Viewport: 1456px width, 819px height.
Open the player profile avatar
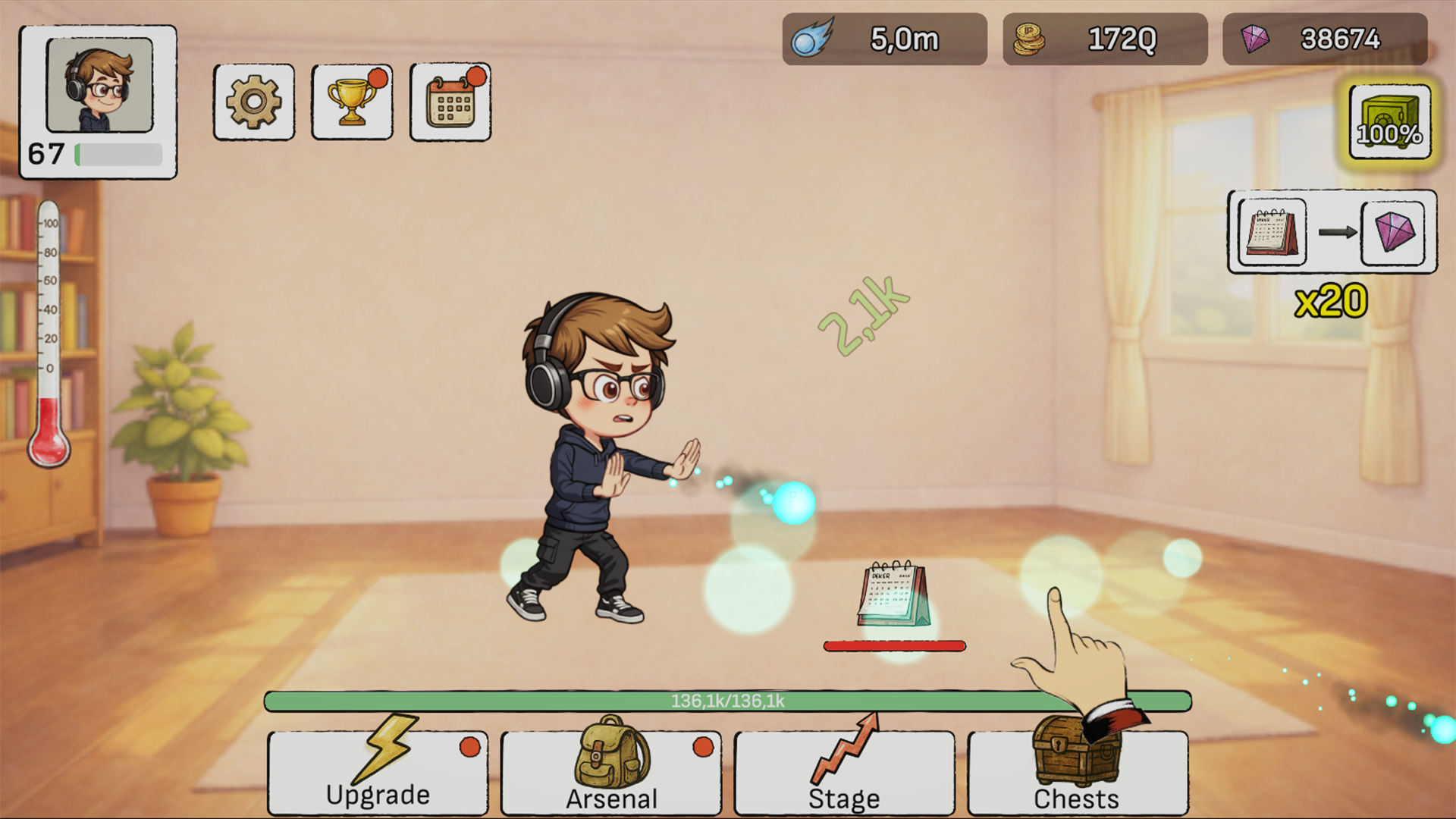click(x=99, y=87)
